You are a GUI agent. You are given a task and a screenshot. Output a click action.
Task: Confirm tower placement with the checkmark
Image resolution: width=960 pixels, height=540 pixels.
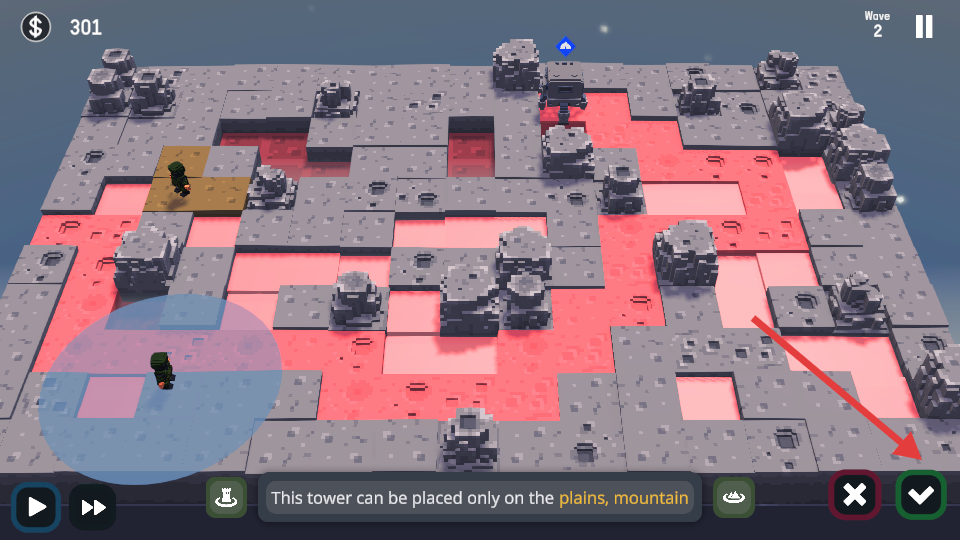920,495
